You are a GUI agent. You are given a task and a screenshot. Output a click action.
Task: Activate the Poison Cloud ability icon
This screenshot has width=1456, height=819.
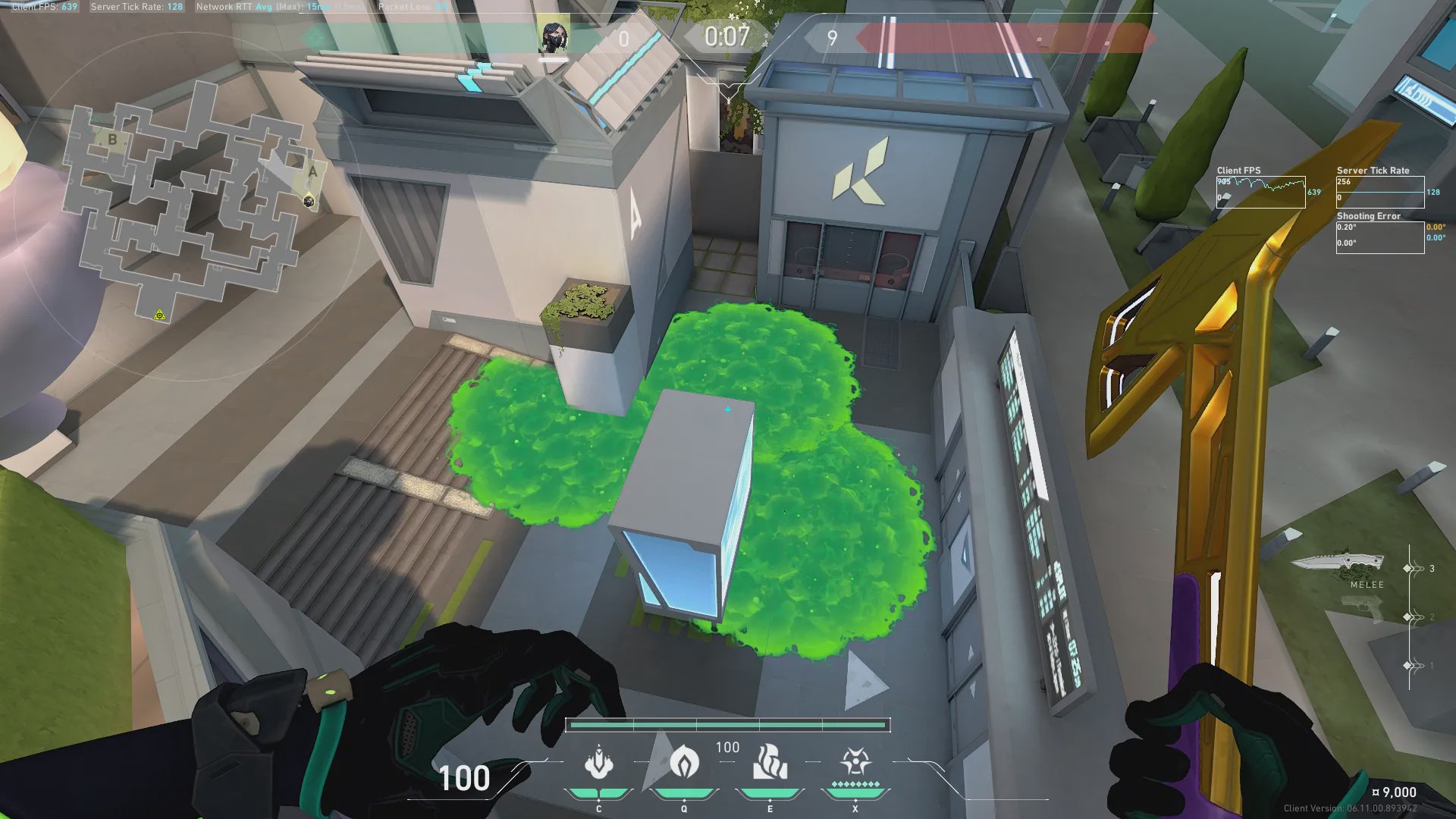click(x=684, y=762)
